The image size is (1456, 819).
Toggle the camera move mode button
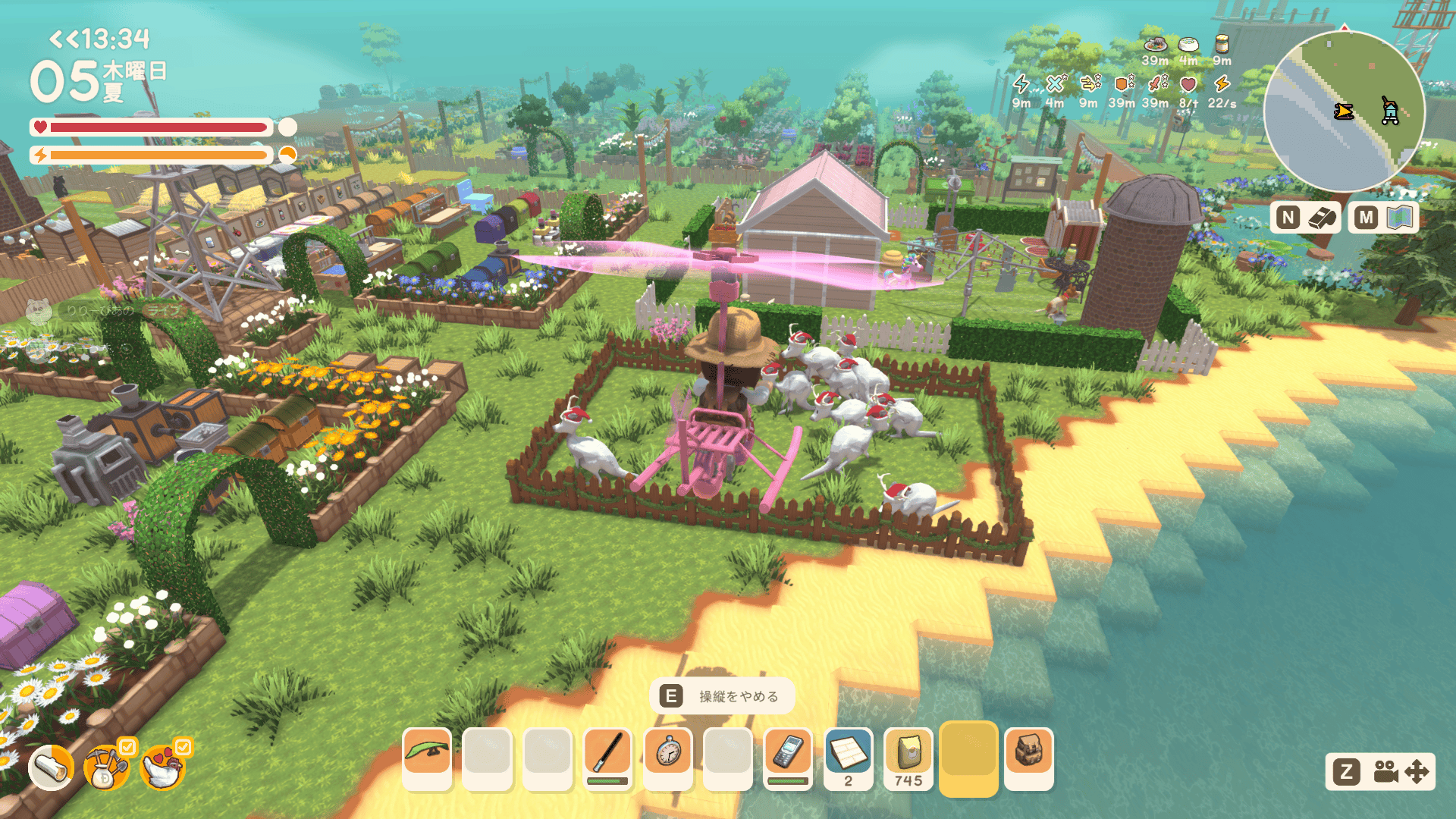[1380, 772]
